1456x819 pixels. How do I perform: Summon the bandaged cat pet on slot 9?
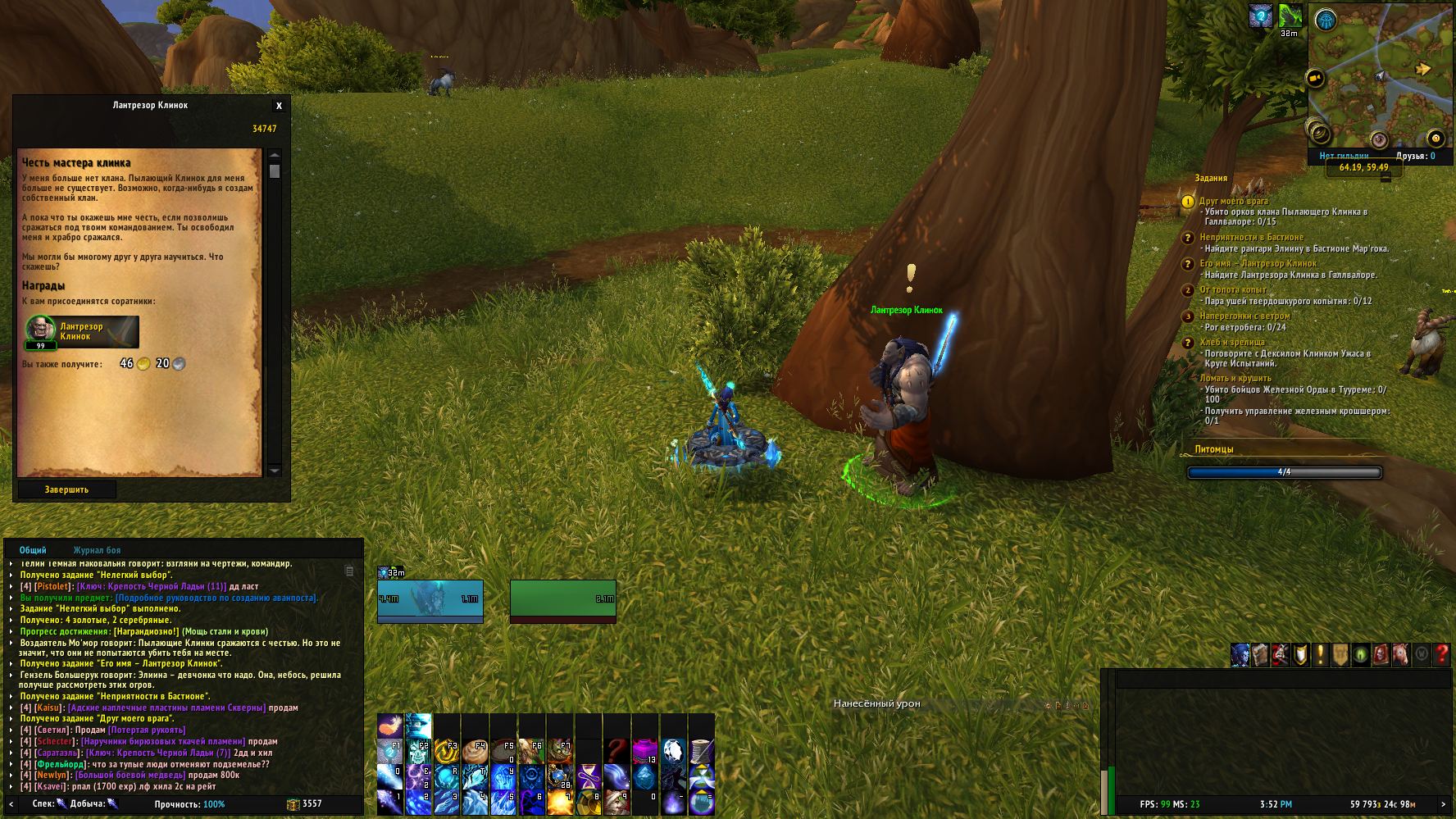tap(617, 802)
